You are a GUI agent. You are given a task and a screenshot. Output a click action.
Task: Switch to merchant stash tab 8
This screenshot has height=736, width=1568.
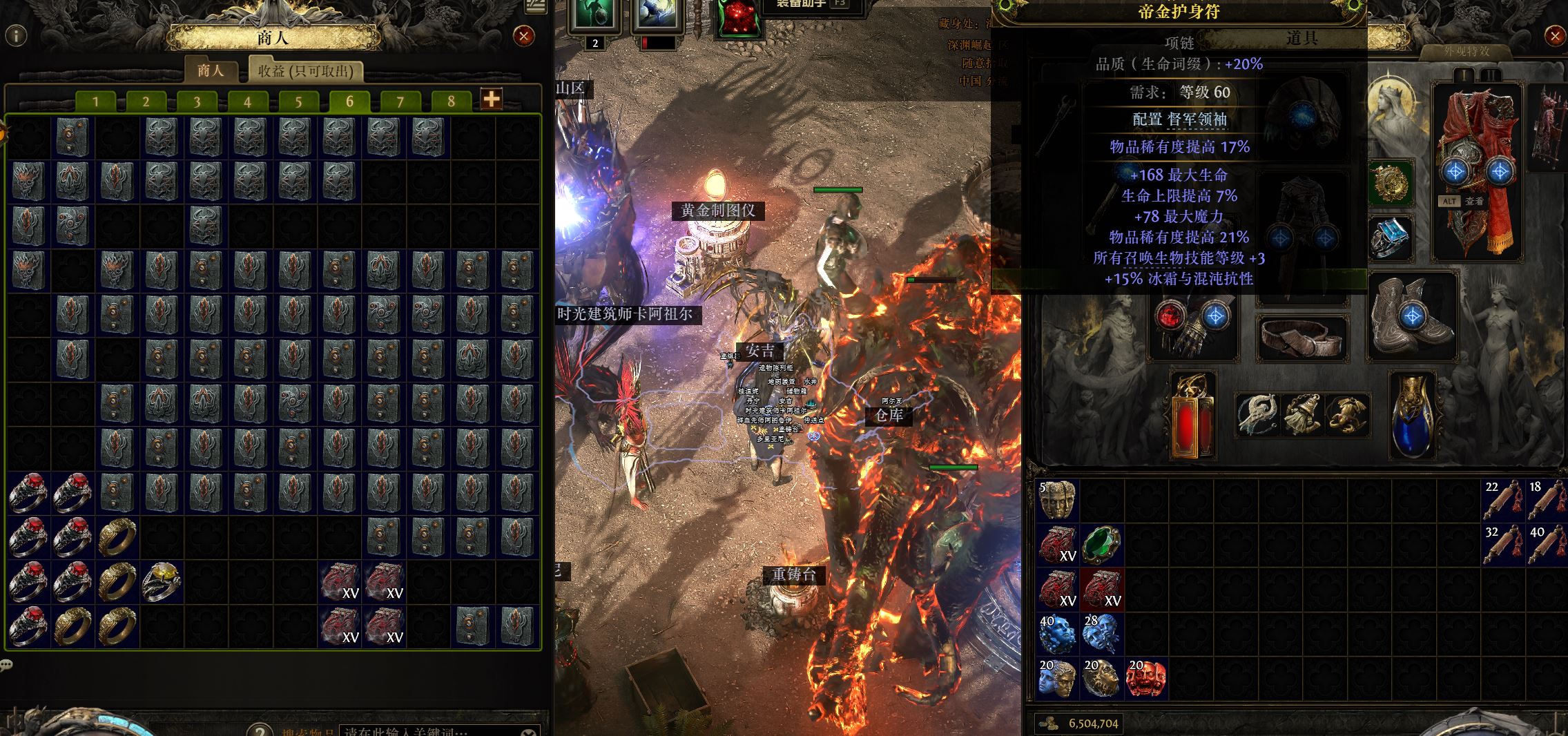451,101
